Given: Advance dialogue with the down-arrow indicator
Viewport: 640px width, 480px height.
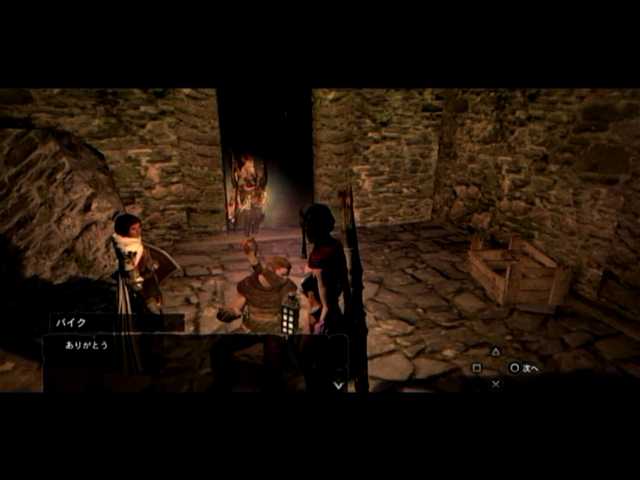Looking at the screenshot, I should point(338,384).
